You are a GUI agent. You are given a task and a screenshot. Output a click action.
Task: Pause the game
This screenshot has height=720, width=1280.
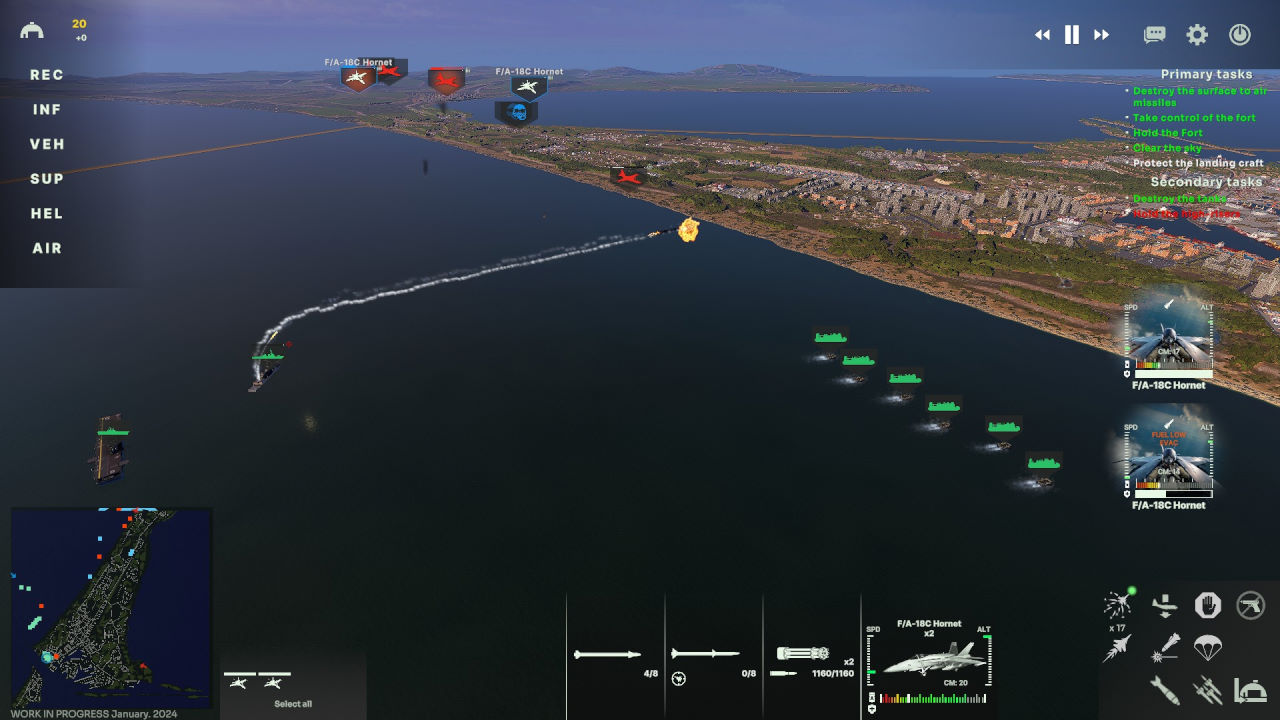[x=1072, y=35]
